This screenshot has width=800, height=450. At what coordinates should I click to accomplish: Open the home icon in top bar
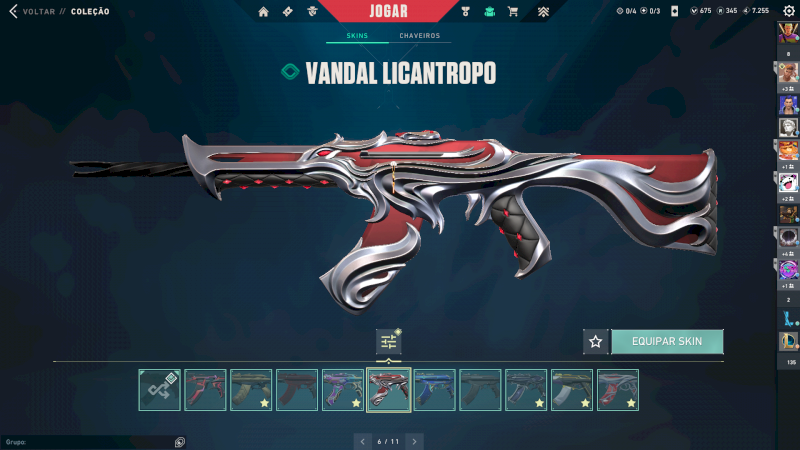(264, 12)
